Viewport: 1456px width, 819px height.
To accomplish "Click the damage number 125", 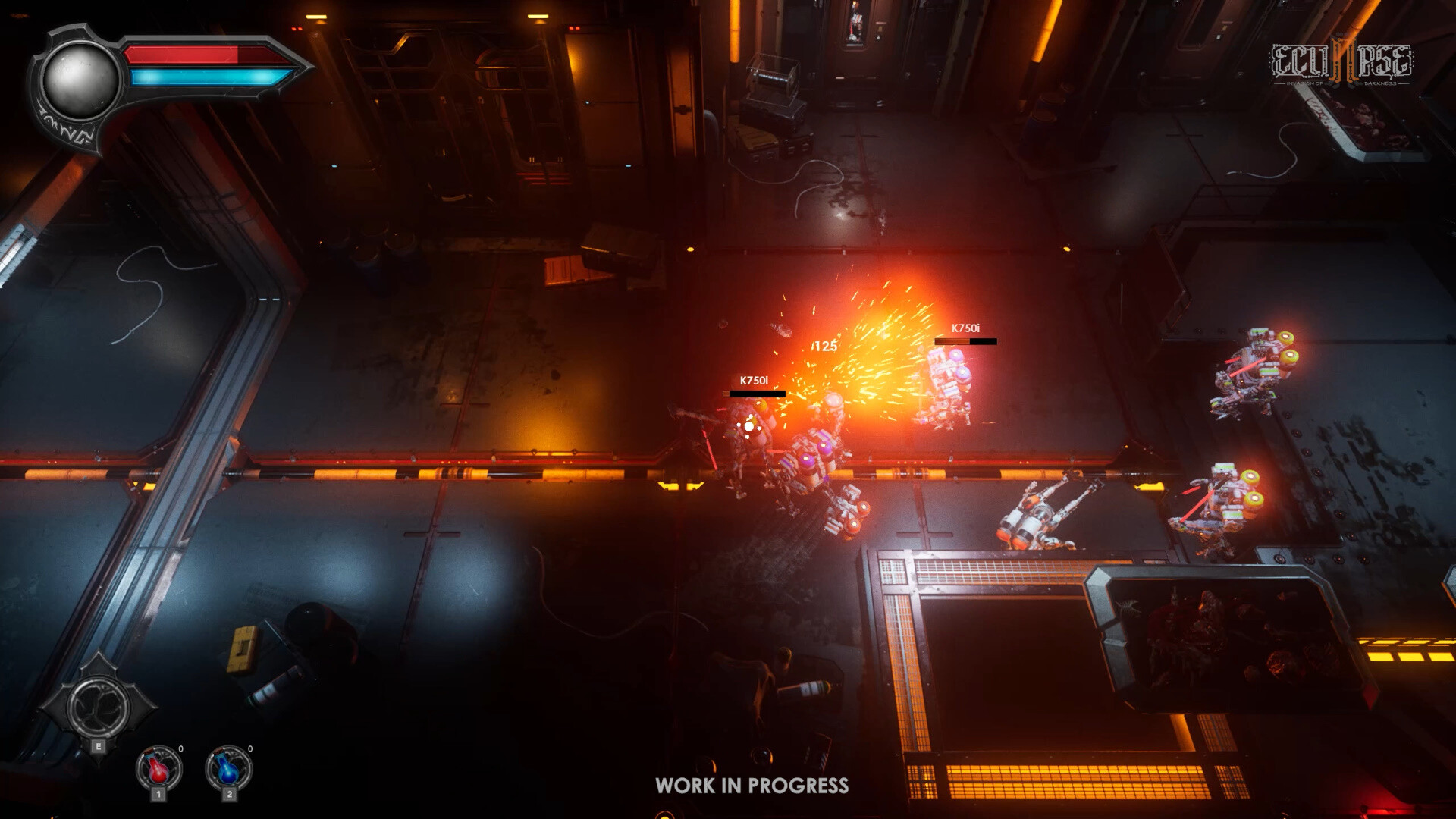I will (826, 346).
